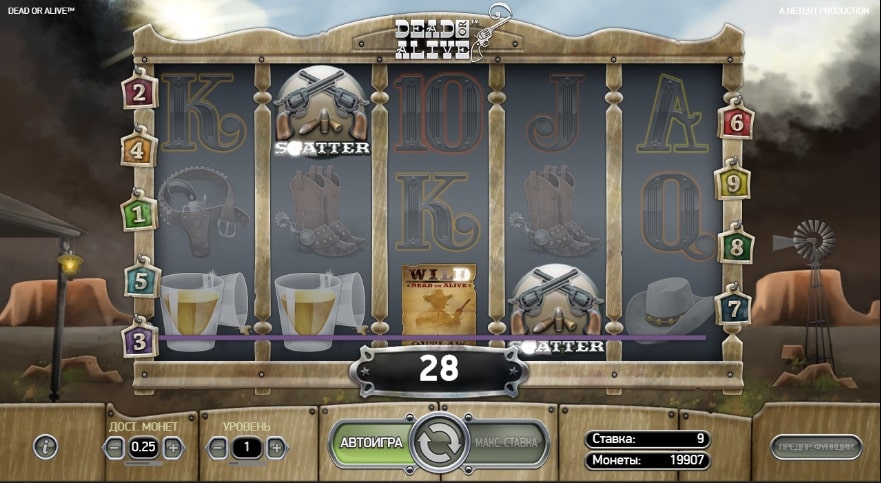
Task: Select payline marker number 8
Action: click(x=736, y=245)
